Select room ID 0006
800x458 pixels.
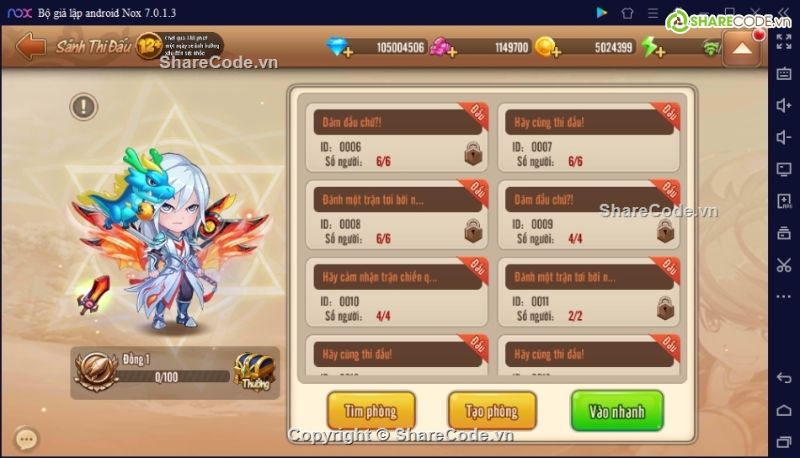click(397, 138)
